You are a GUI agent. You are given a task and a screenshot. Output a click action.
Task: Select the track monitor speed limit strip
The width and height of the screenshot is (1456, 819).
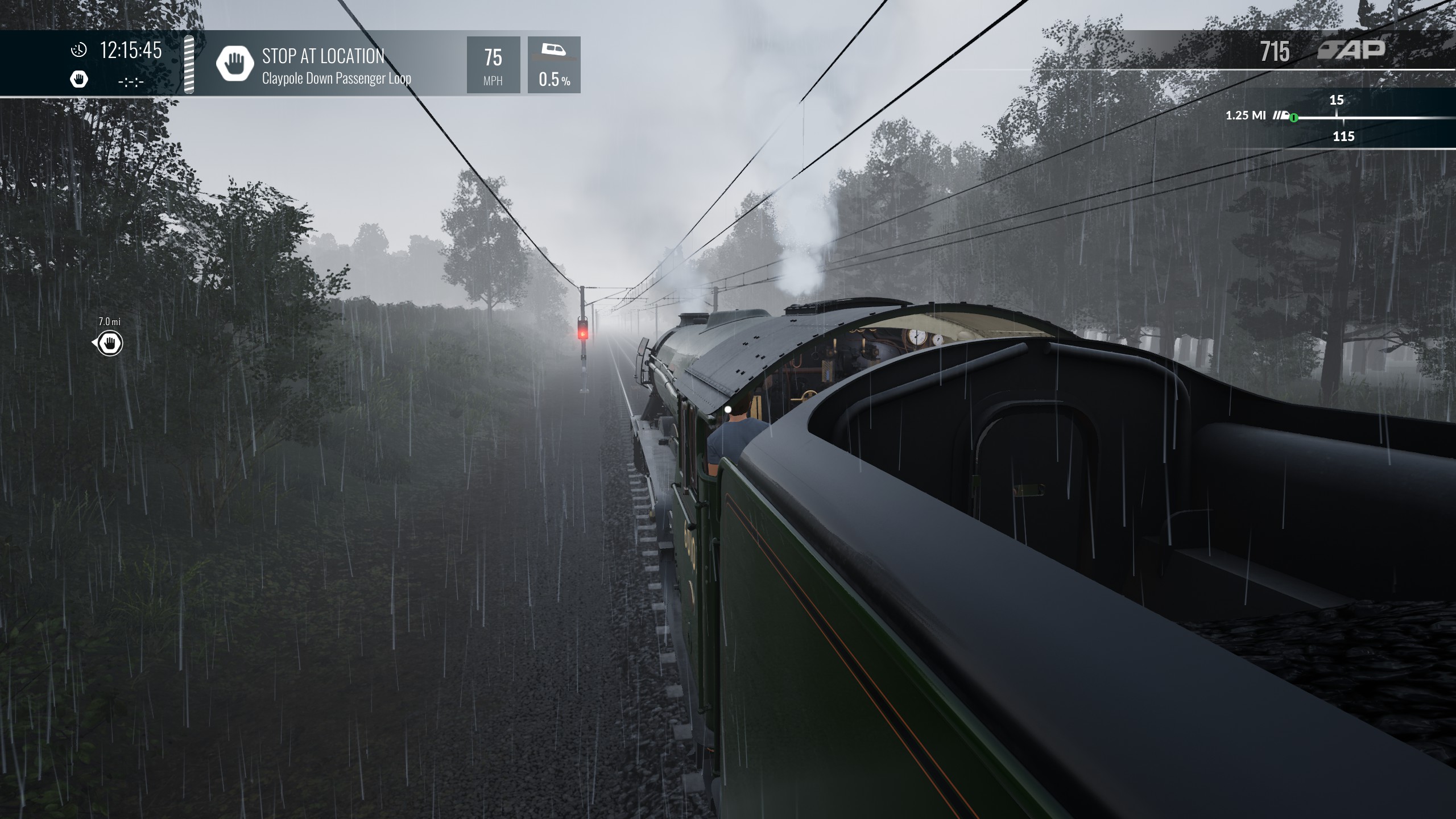pos(1342,118)
